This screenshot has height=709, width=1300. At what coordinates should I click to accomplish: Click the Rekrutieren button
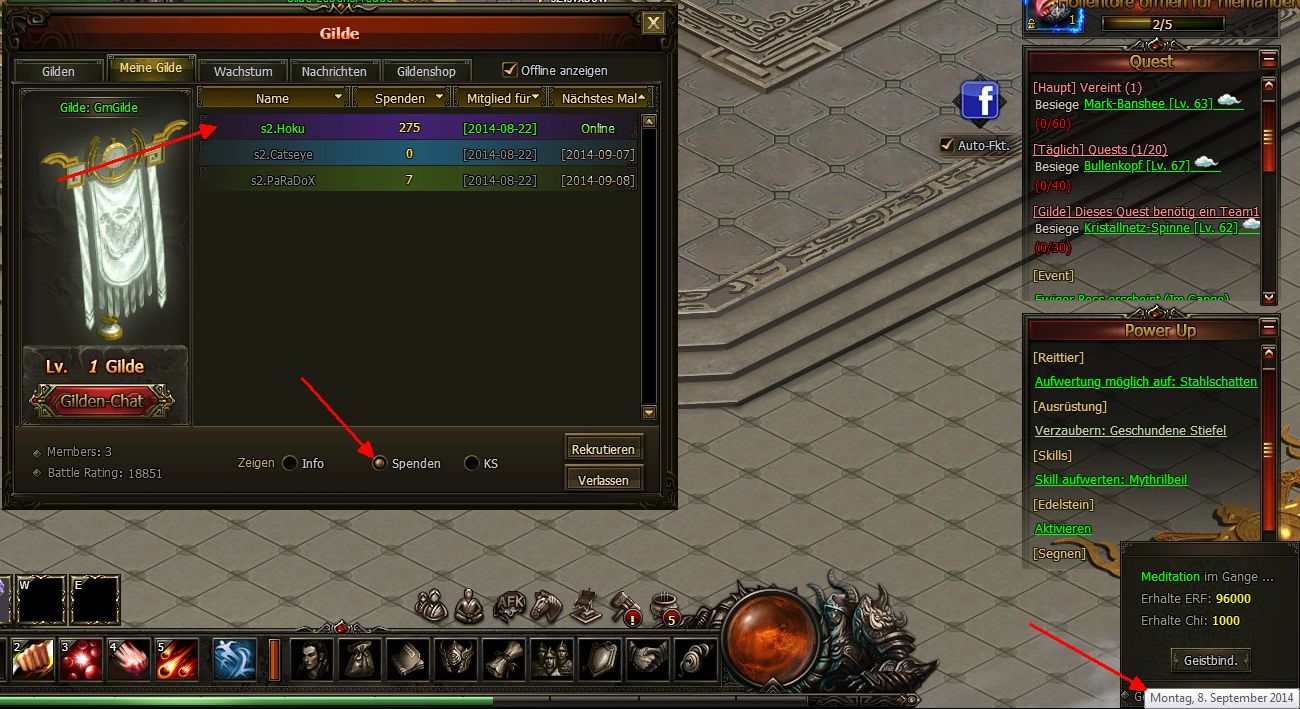[603, 449]
